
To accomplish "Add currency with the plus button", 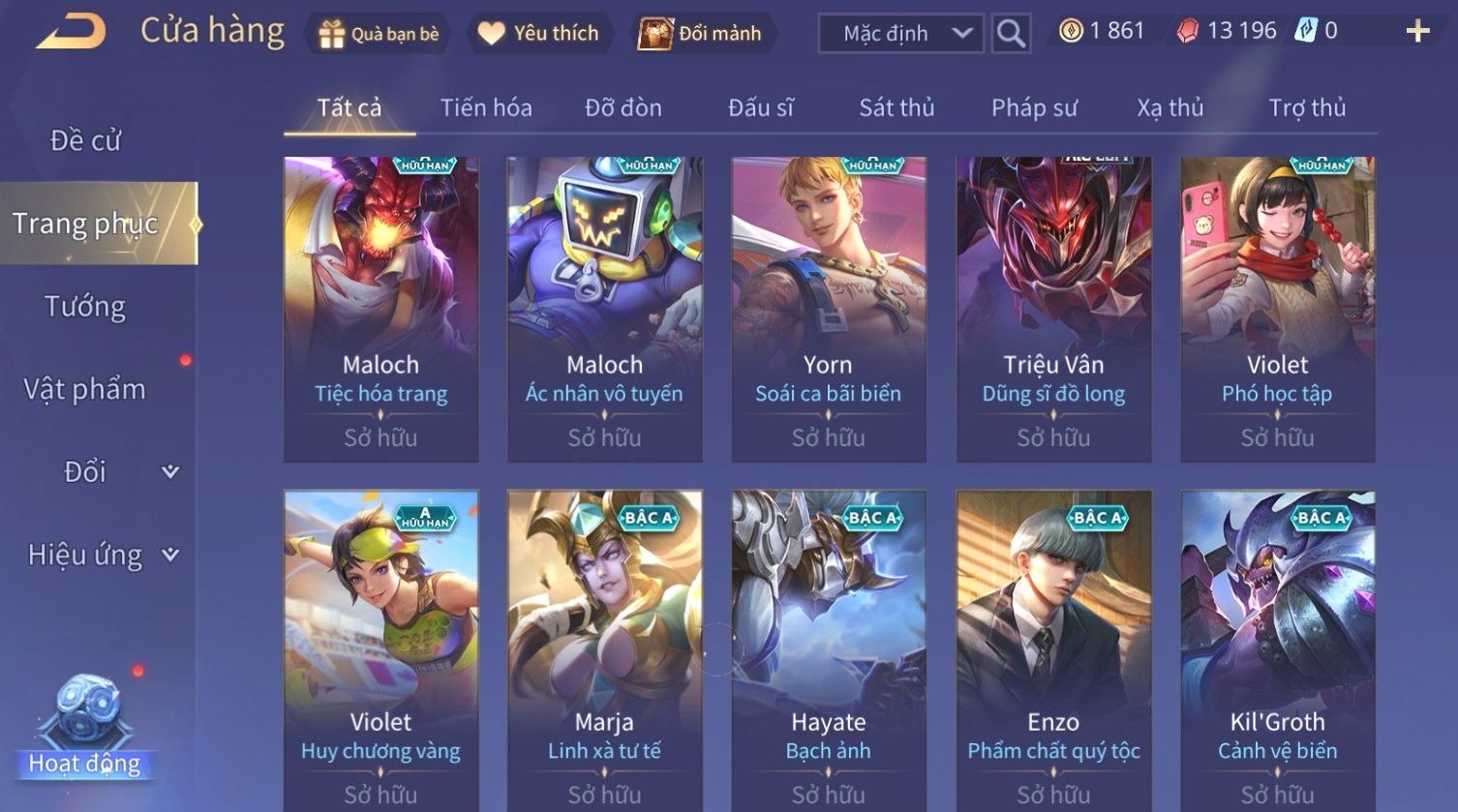I will (1417, 32).
